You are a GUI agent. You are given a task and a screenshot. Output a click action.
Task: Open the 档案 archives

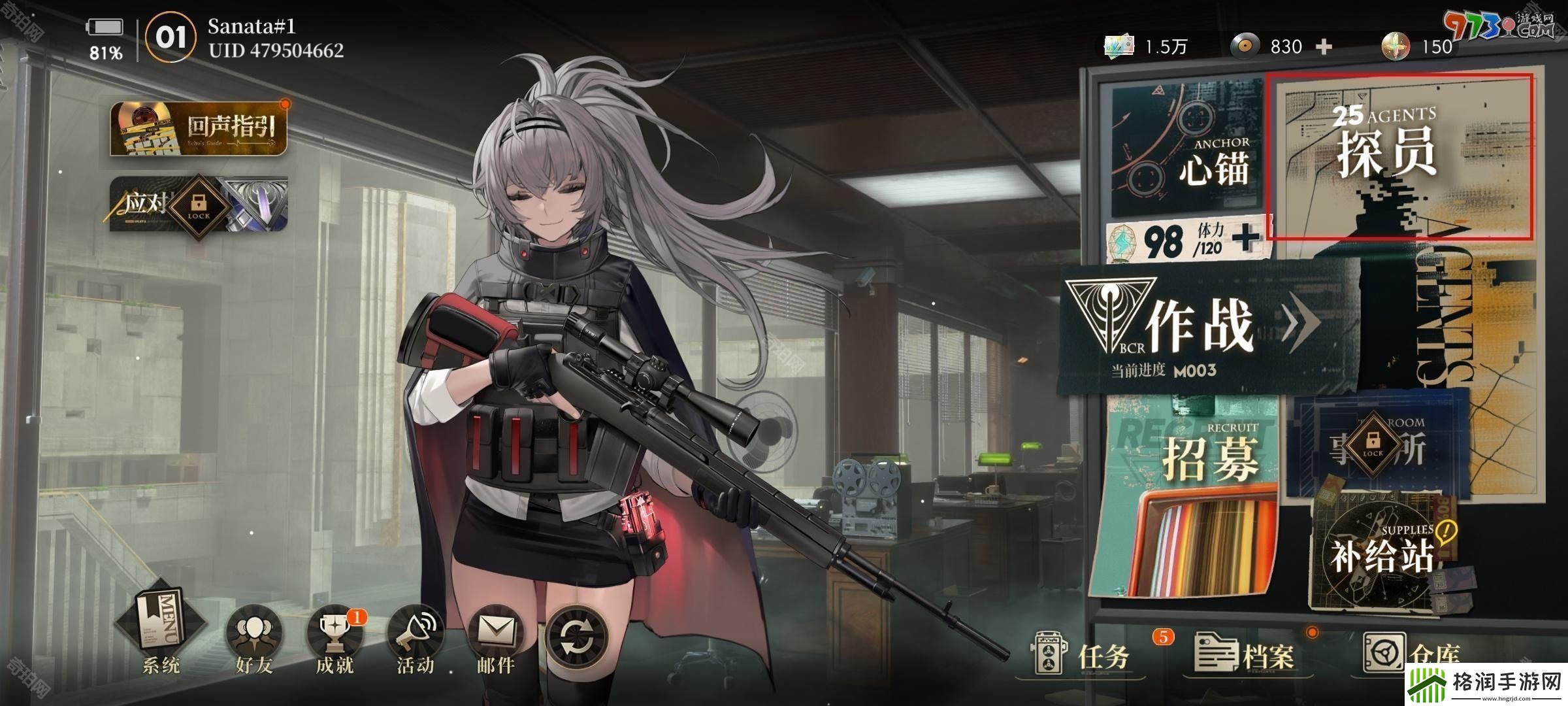(1245, 654)
